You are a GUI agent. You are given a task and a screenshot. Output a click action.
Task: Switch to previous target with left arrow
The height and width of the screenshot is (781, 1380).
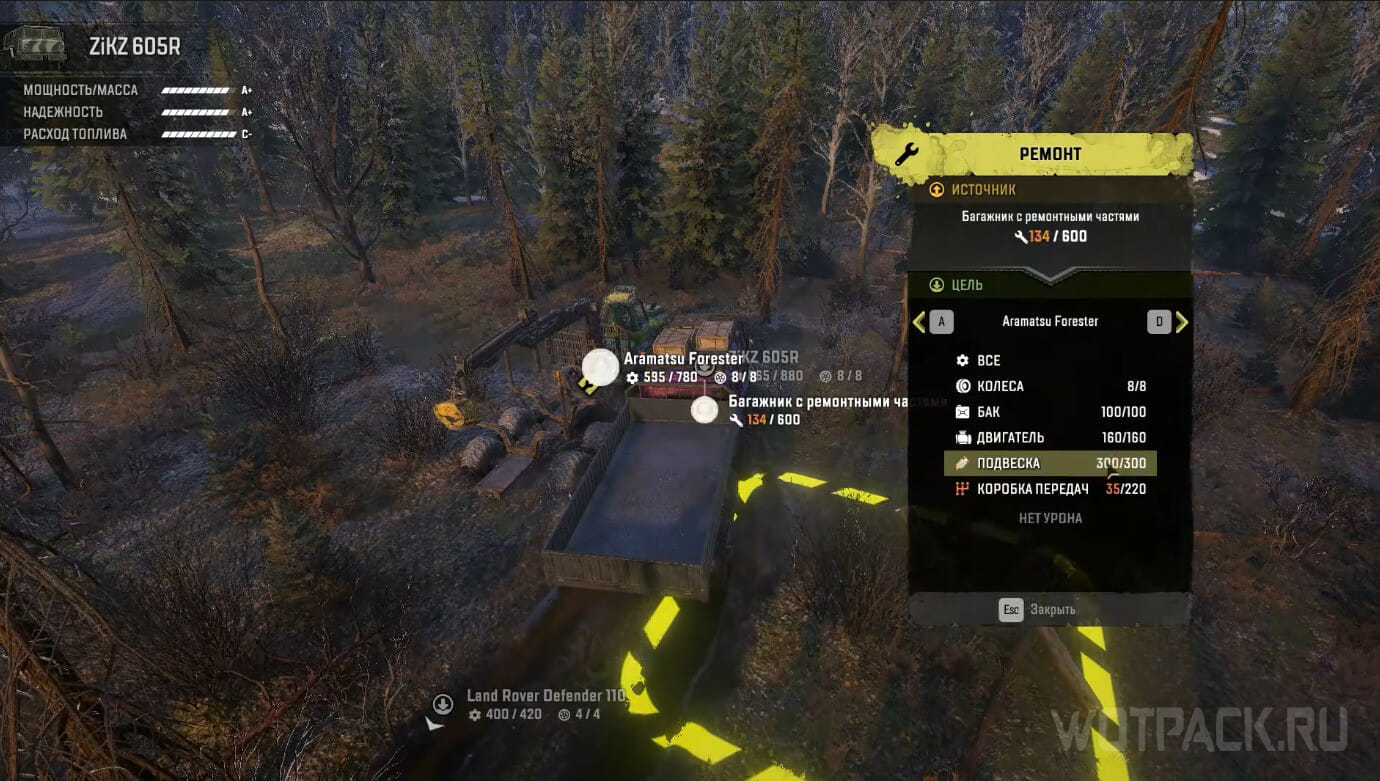tap(919, 322)
